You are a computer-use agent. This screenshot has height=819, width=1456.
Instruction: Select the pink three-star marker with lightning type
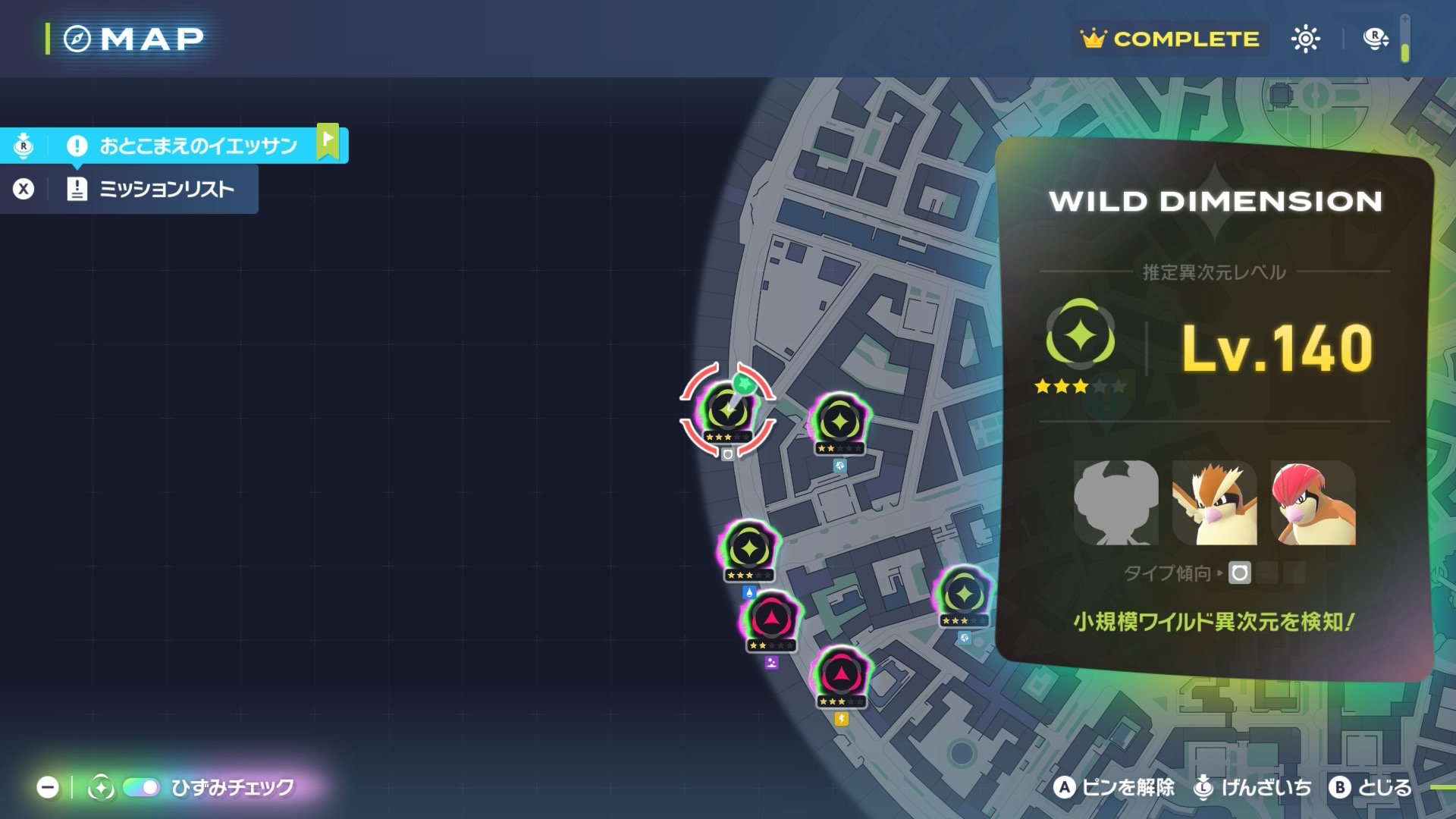(841, 675)
